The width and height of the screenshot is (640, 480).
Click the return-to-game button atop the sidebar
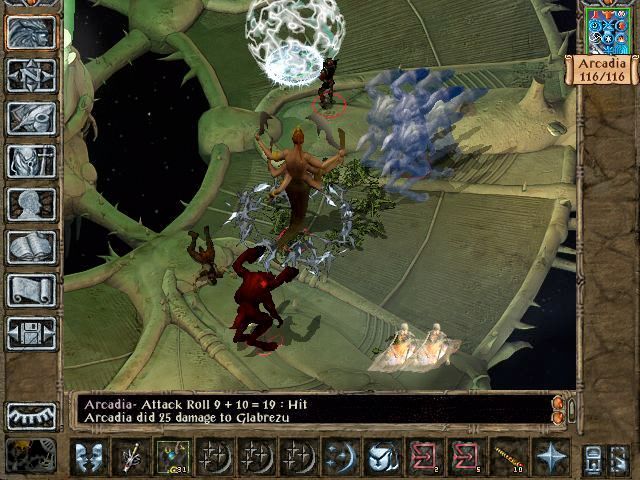(x=31, y=32)
